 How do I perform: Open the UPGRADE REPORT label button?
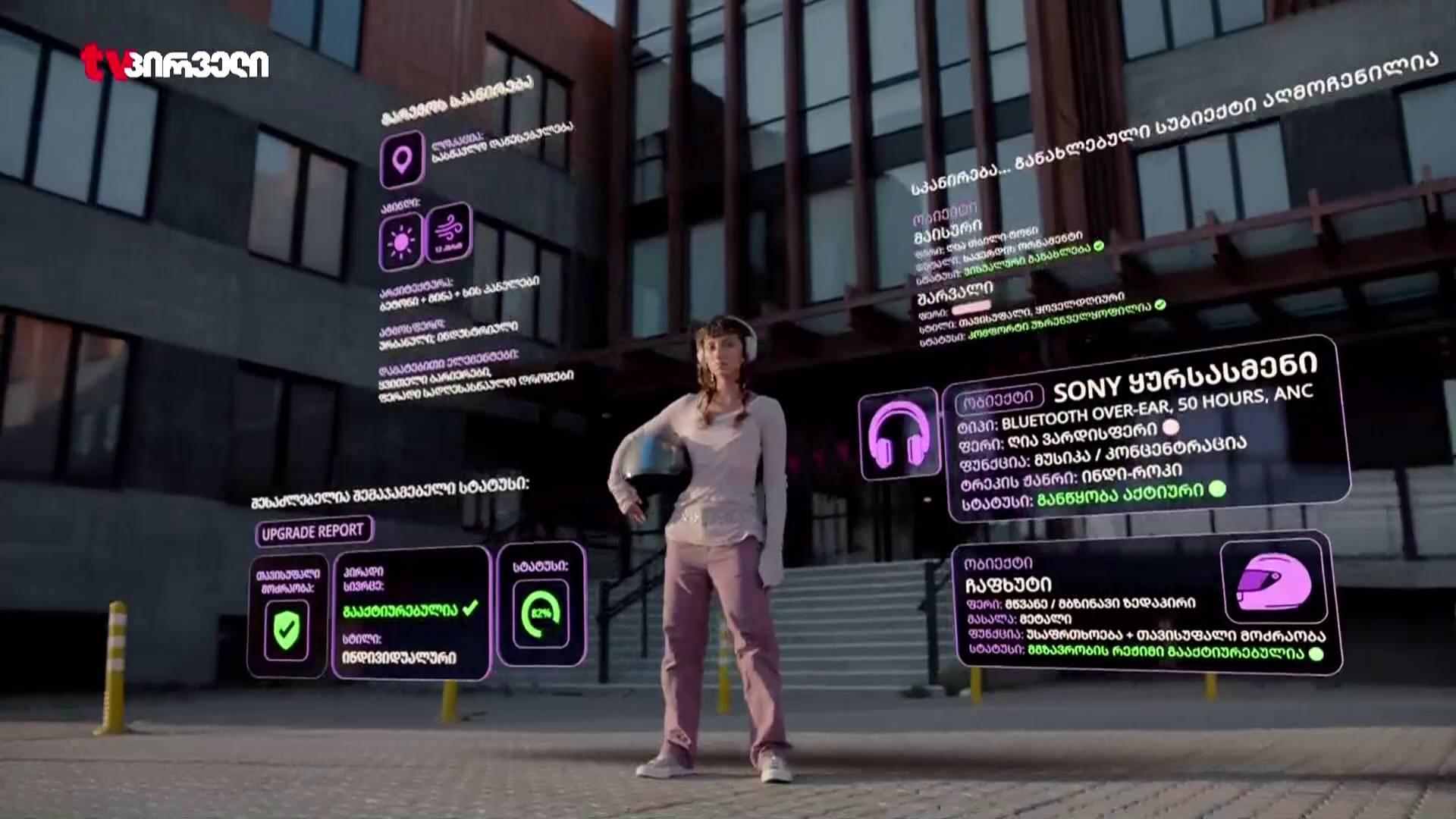click(x=313, y=532)
